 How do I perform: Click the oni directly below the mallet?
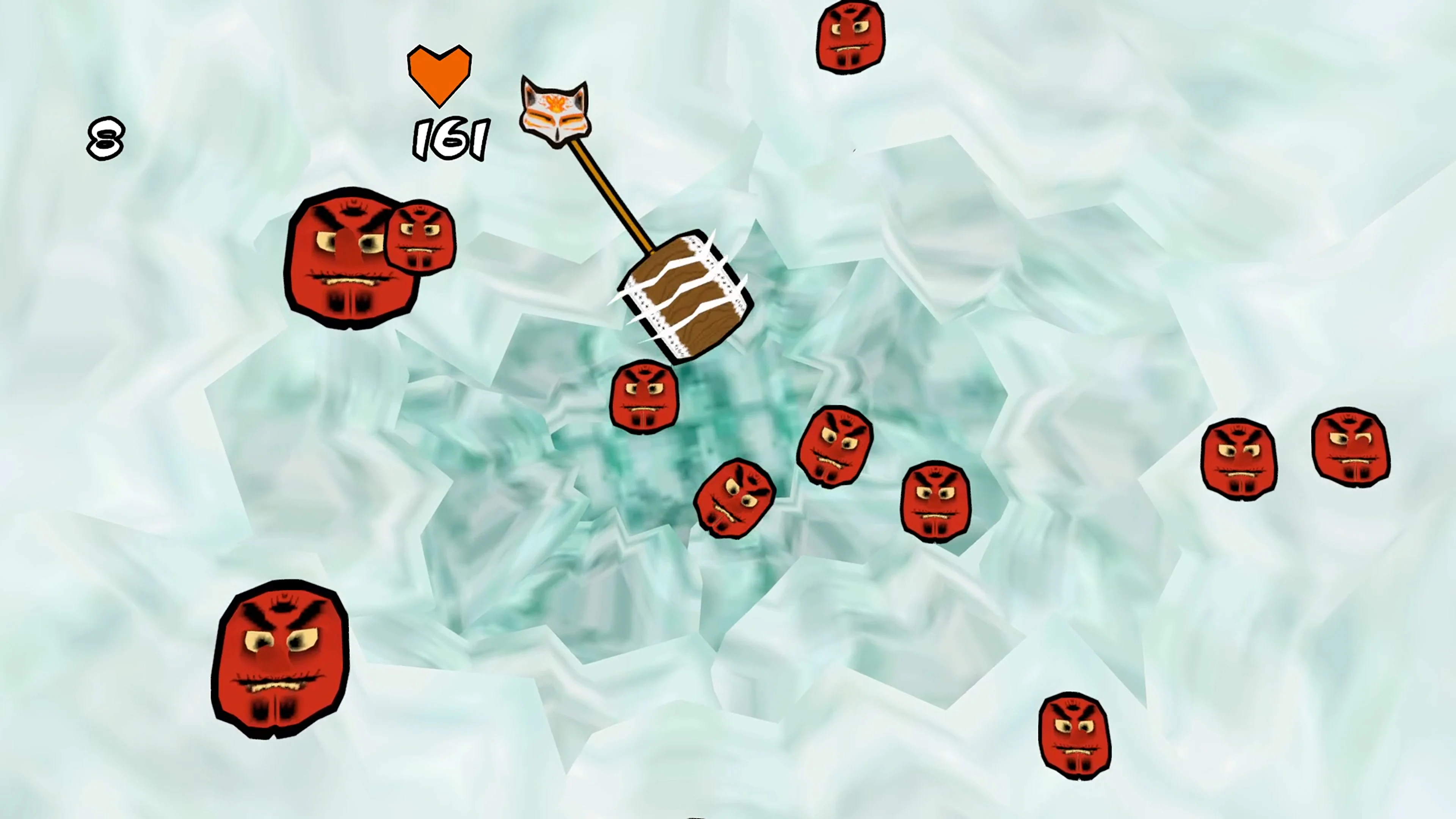(644, 395)
